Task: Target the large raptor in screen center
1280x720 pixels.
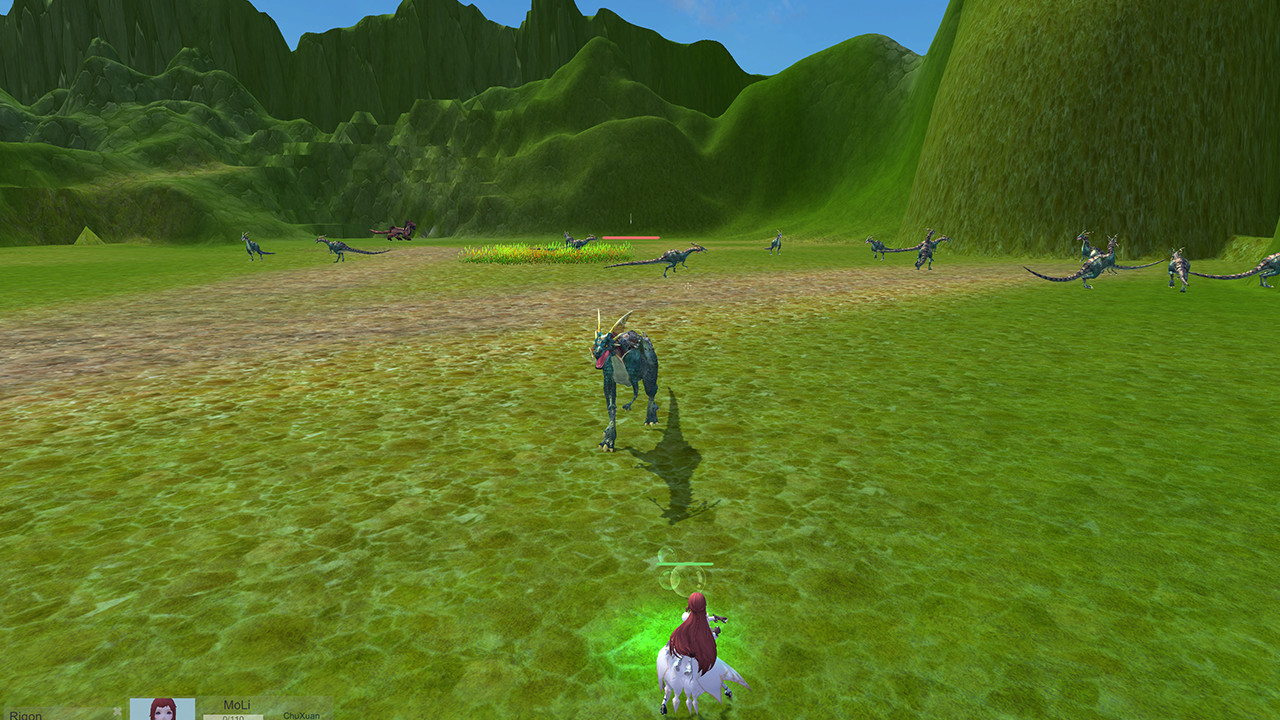Action: [x=625, y=370]
